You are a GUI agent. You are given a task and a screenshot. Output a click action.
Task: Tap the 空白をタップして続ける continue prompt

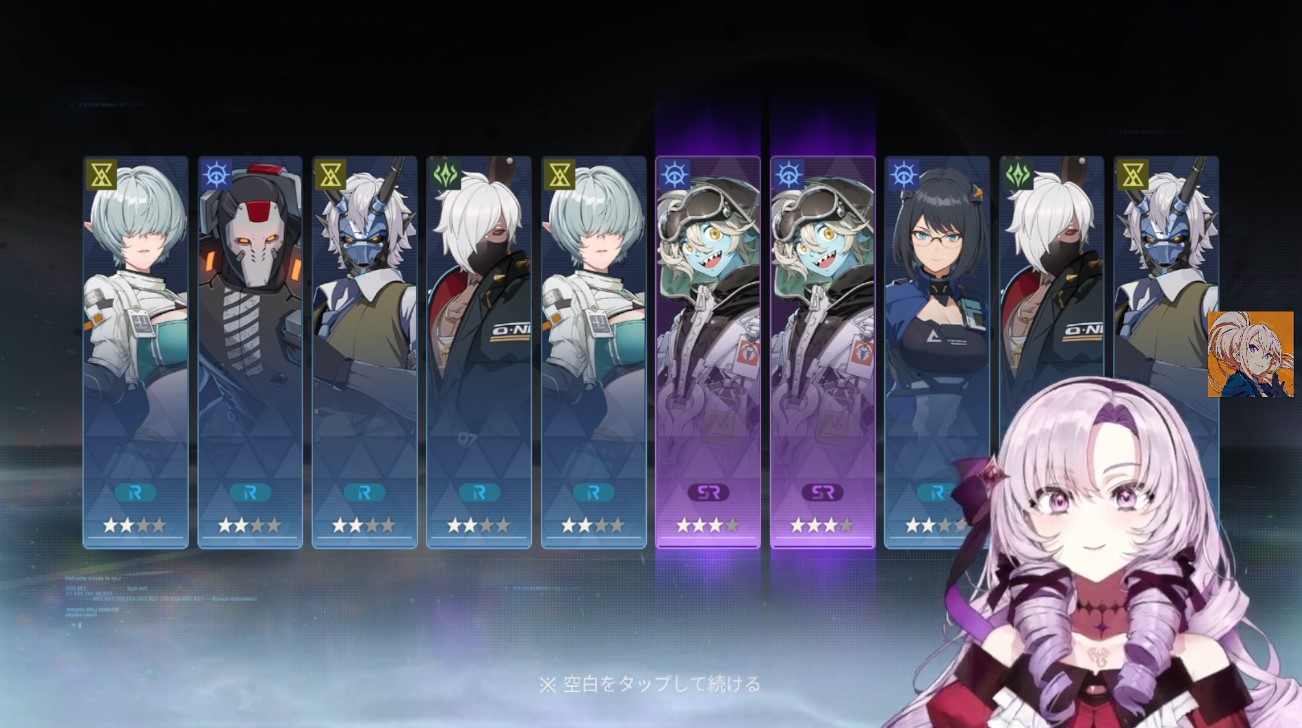[x=650, y=685]
